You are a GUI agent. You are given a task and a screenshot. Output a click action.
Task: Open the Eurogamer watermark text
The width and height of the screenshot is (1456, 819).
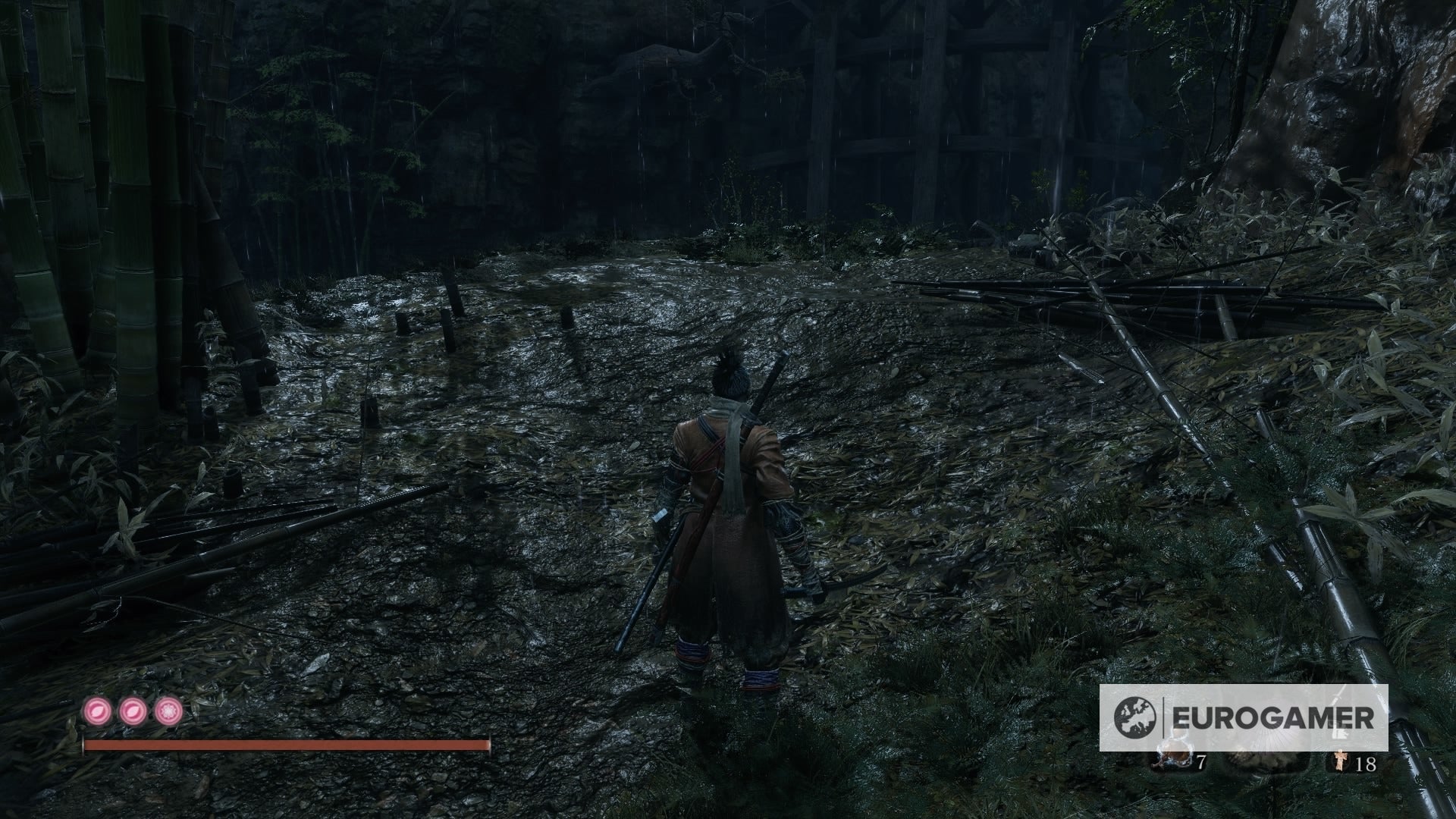point(1274,716)
